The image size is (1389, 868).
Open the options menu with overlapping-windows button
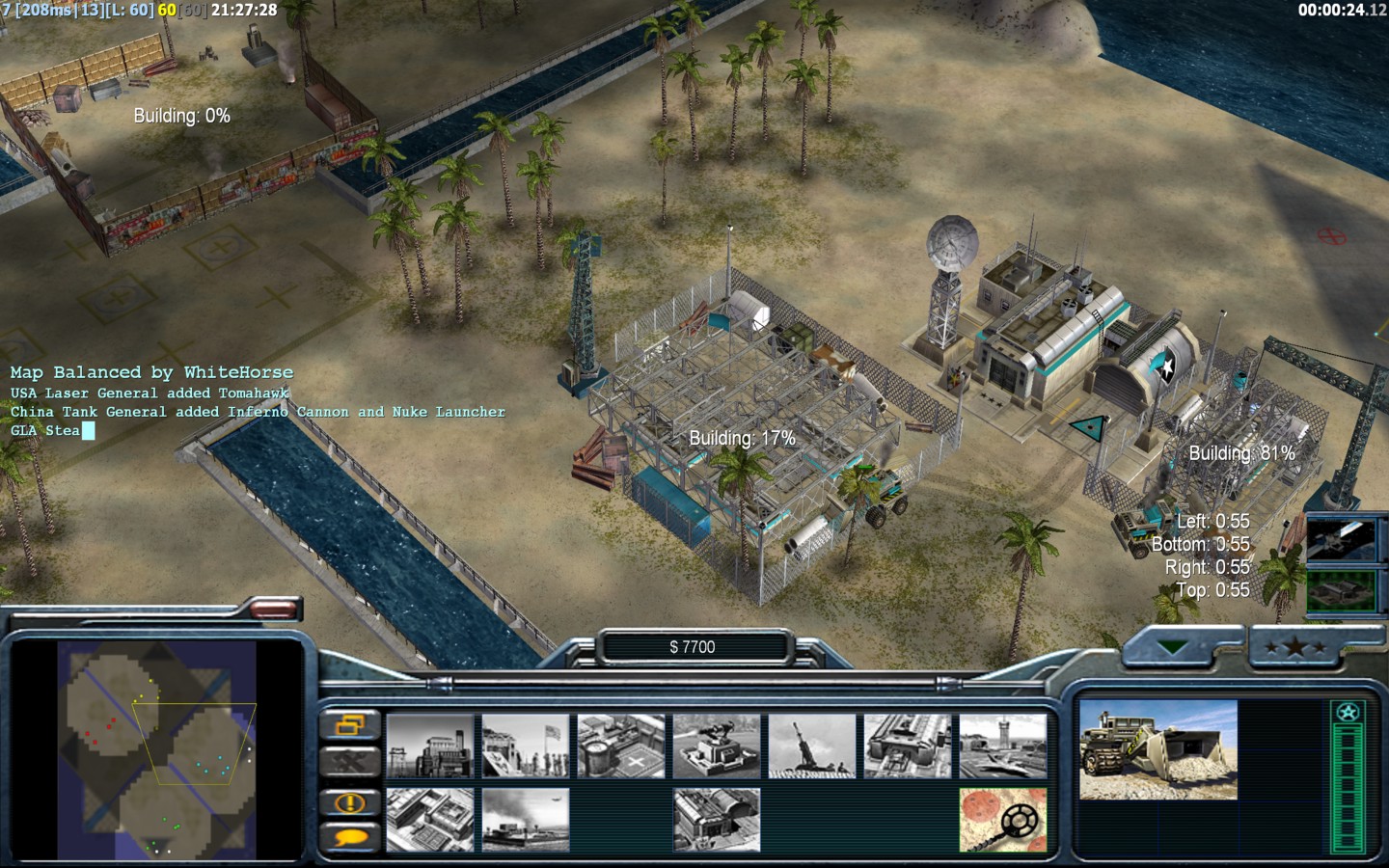349,724
